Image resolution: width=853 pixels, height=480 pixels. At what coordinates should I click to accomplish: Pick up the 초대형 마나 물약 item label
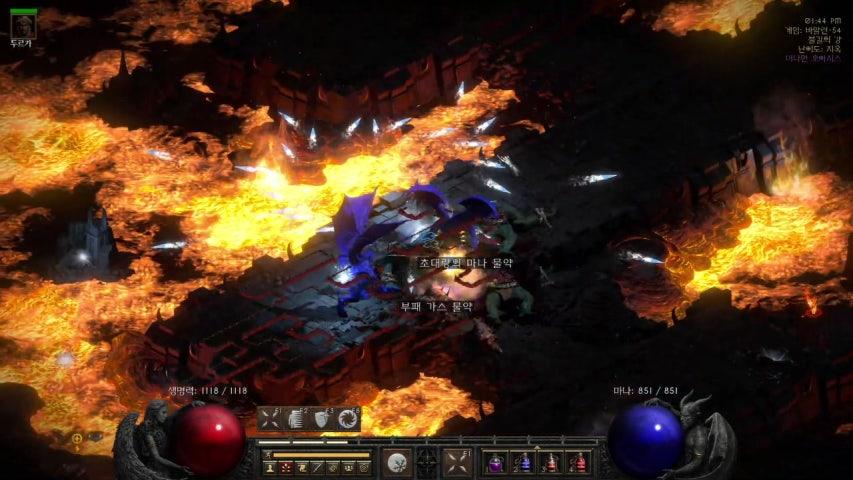pyautogui.click(x=466, y=262)
